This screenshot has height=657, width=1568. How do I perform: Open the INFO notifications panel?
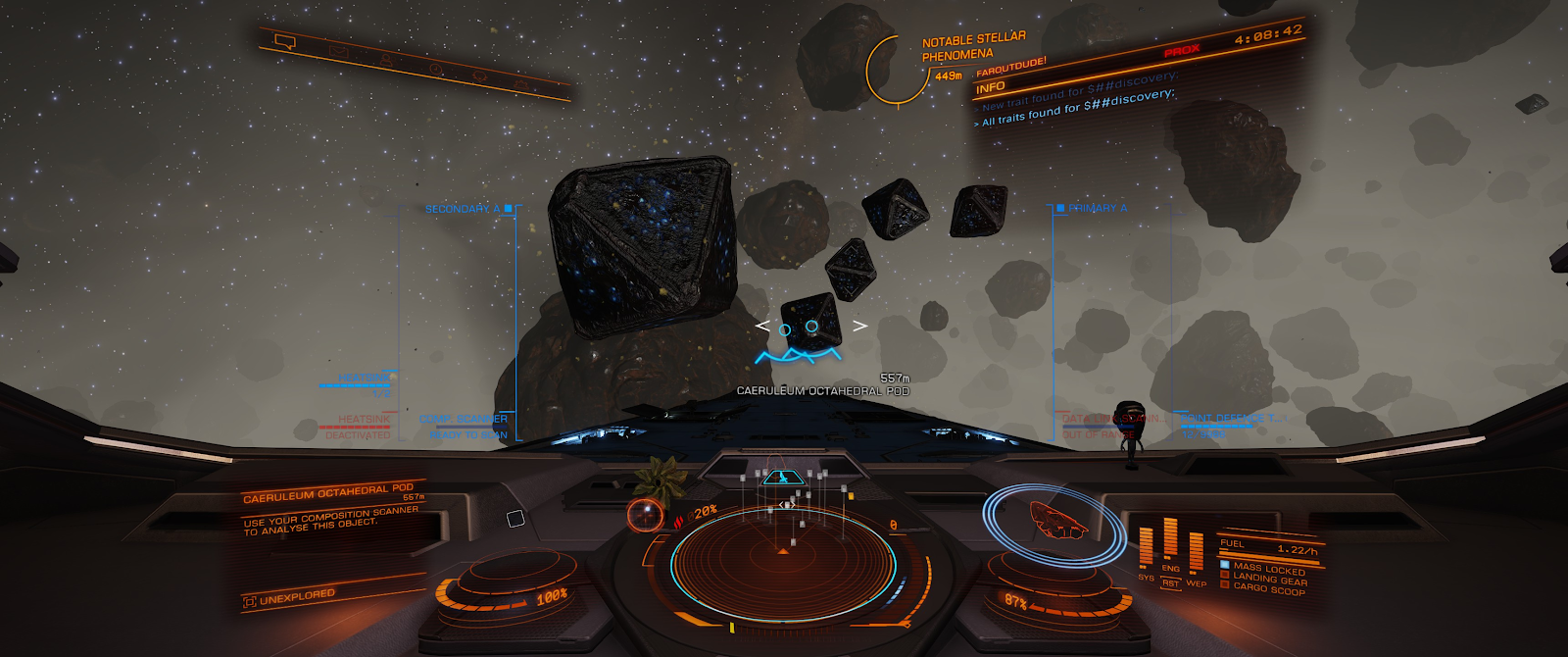991,87
